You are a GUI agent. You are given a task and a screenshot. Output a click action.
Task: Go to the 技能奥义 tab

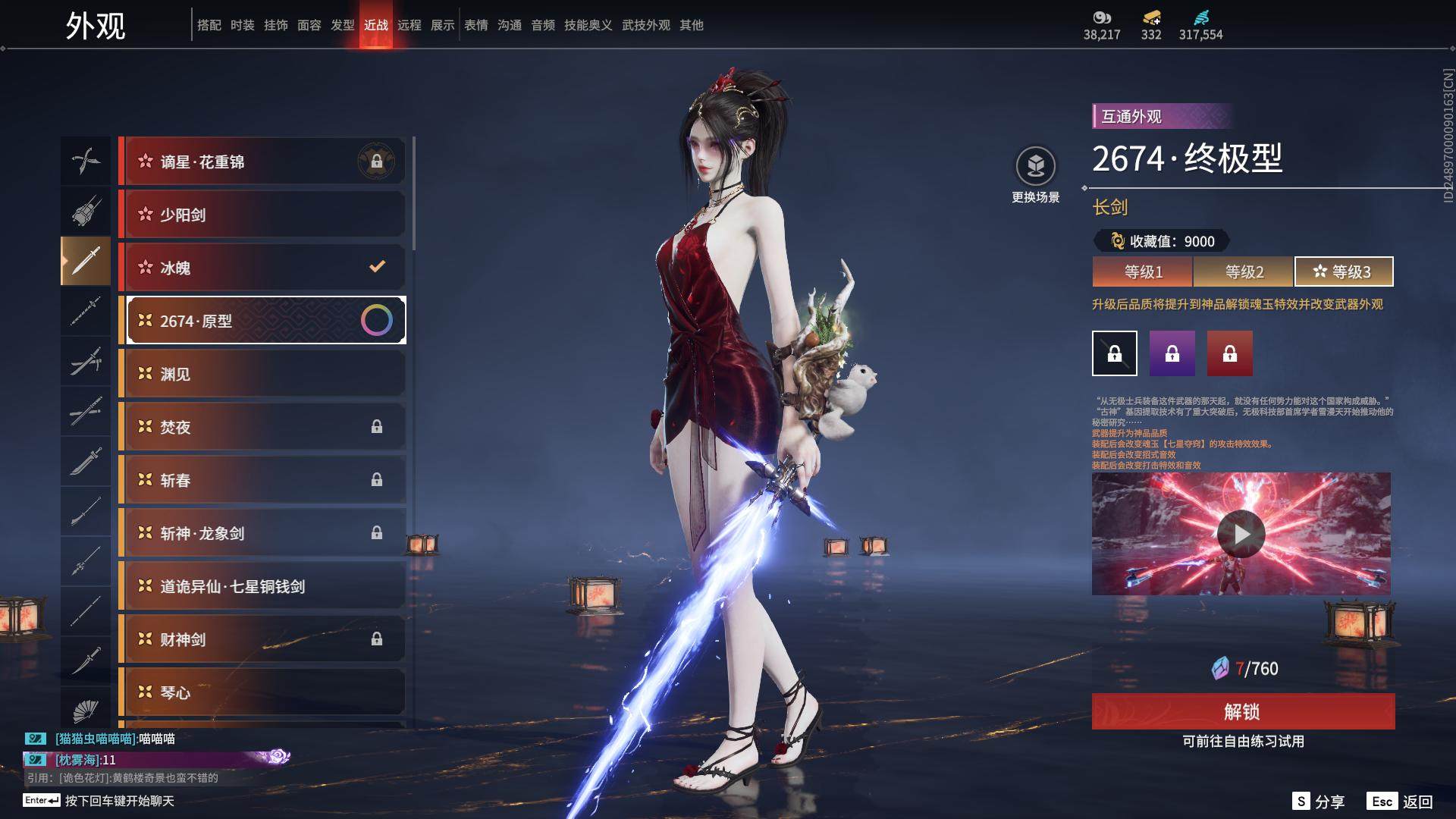click(x=588, y=25)
